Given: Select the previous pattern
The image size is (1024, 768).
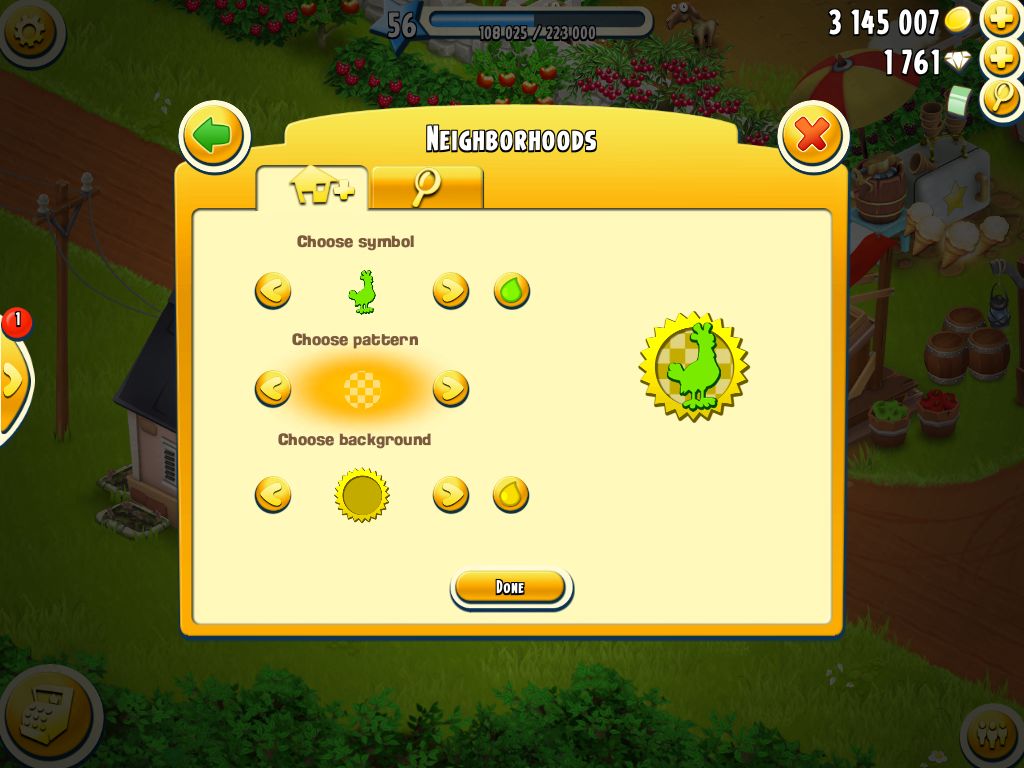Looking at the screenshot, I should point(273,387).
